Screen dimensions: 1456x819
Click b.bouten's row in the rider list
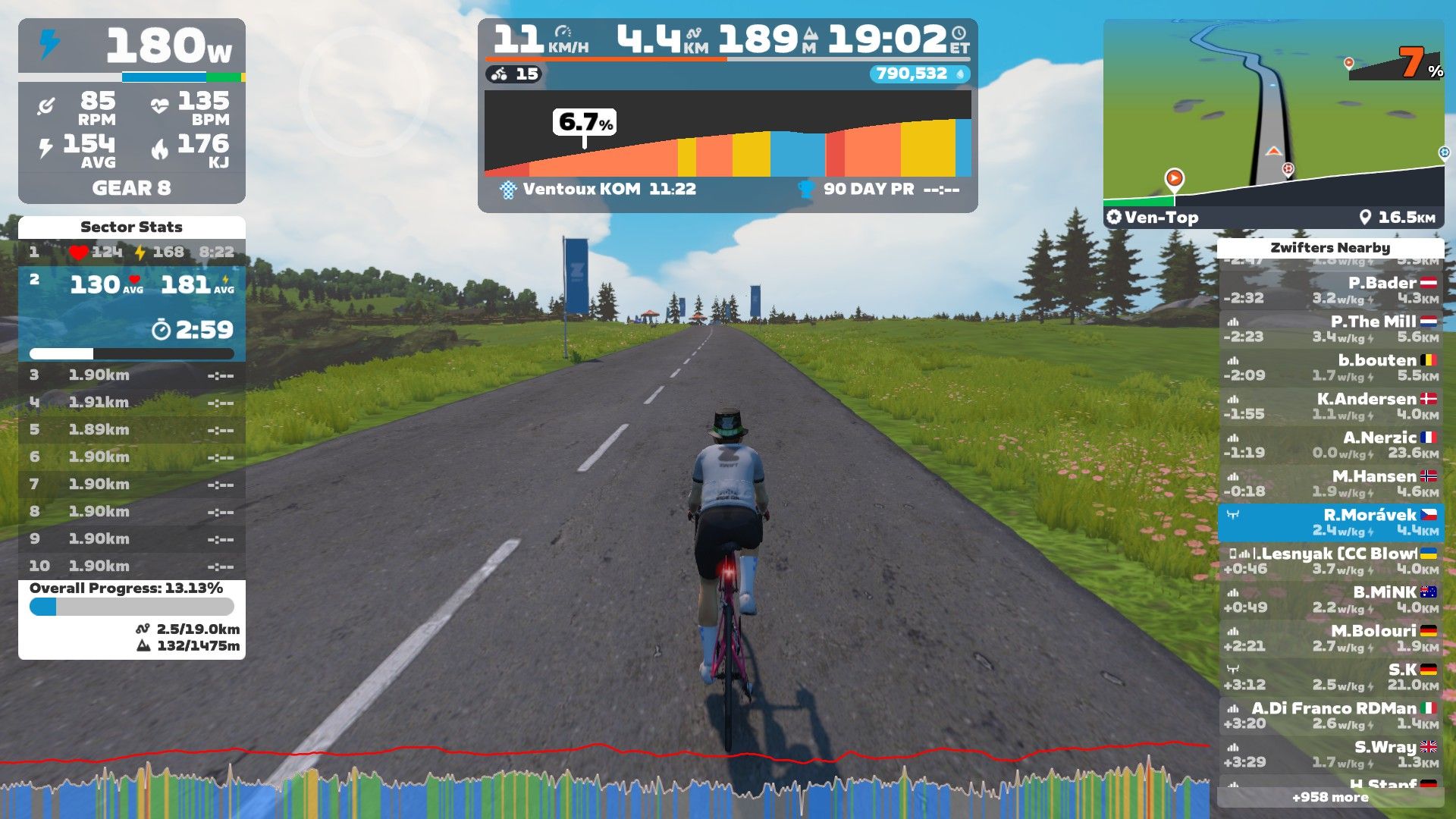tap(1330, 368)
